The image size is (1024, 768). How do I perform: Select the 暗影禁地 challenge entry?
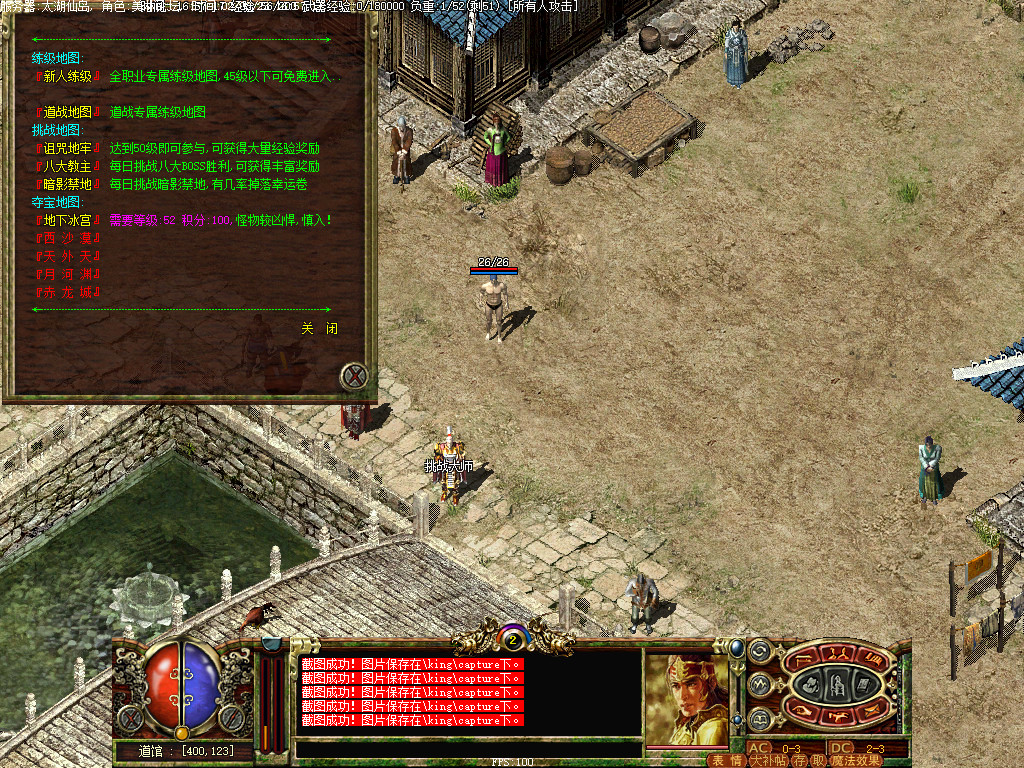[x=68, y=184]
